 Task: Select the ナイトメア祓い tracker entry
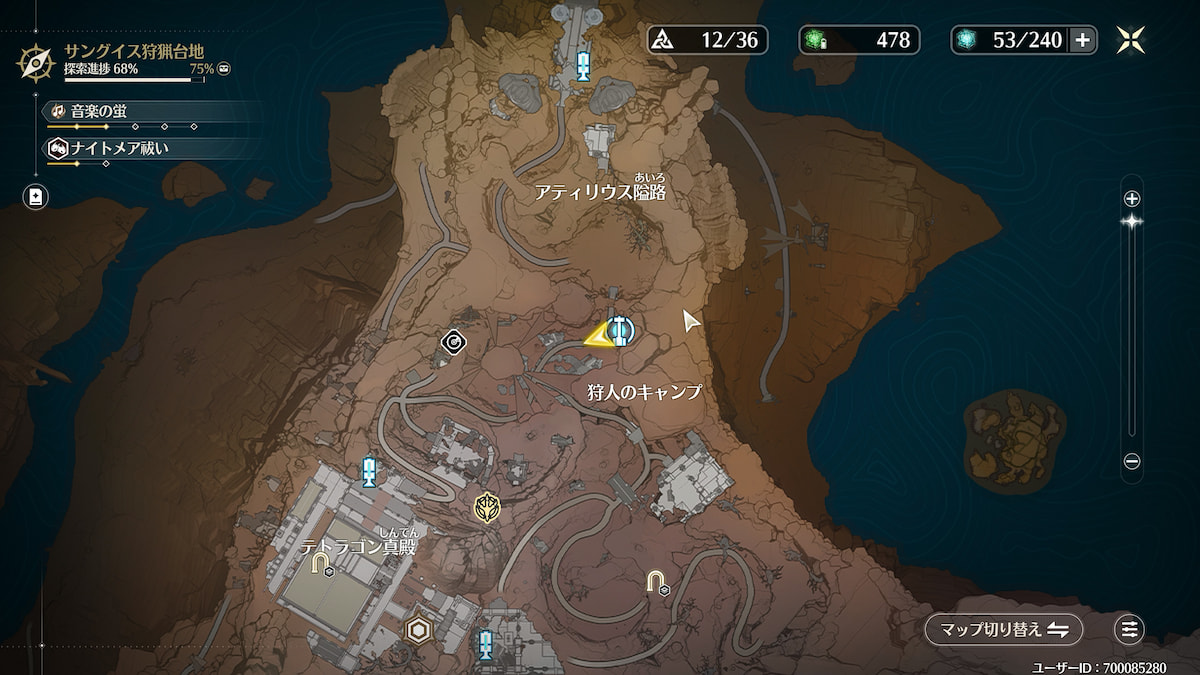click(x=110, y=147)
